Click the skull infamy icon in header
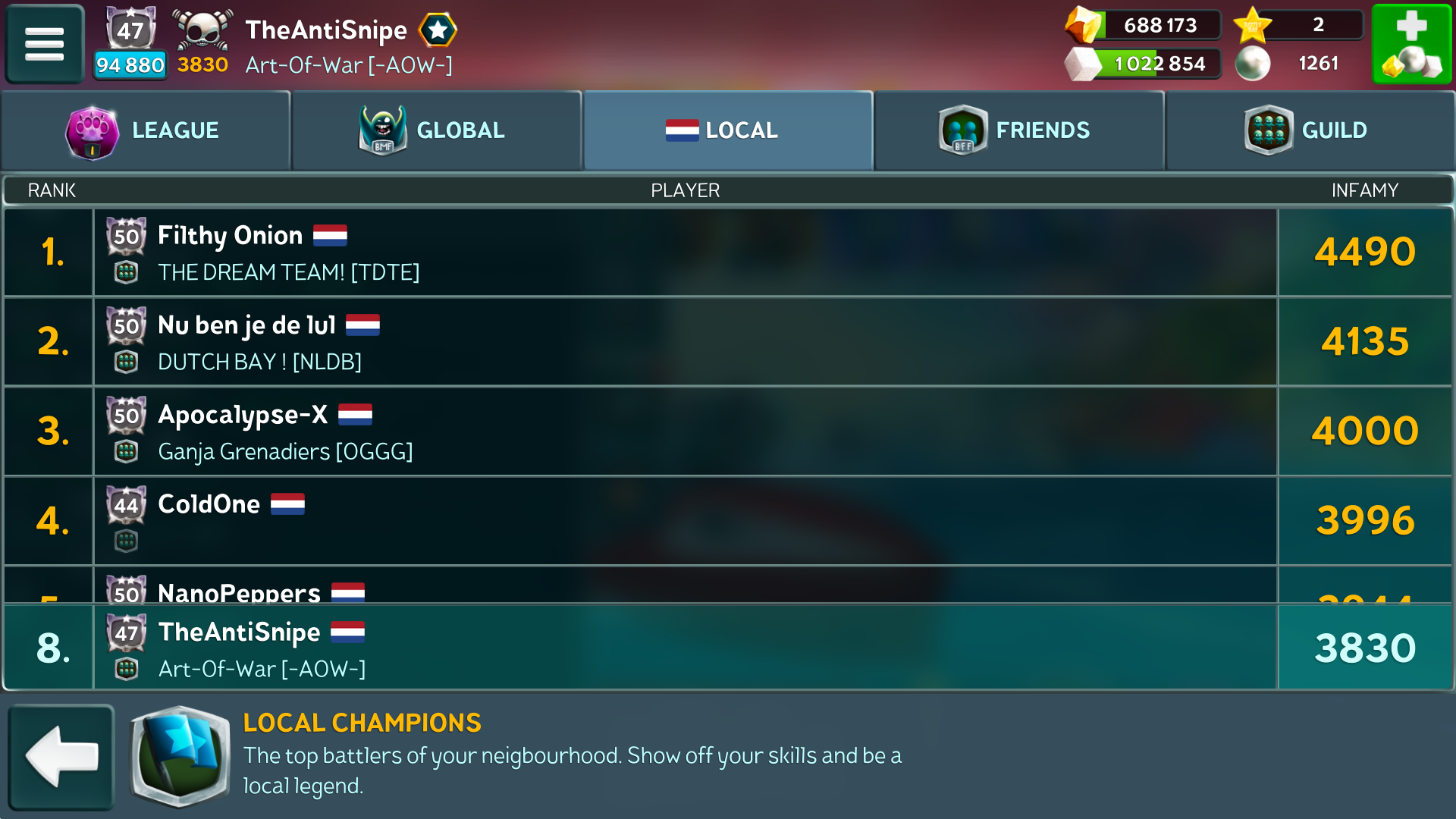The height and width of the screenshot is (819, 1456). 202,30
